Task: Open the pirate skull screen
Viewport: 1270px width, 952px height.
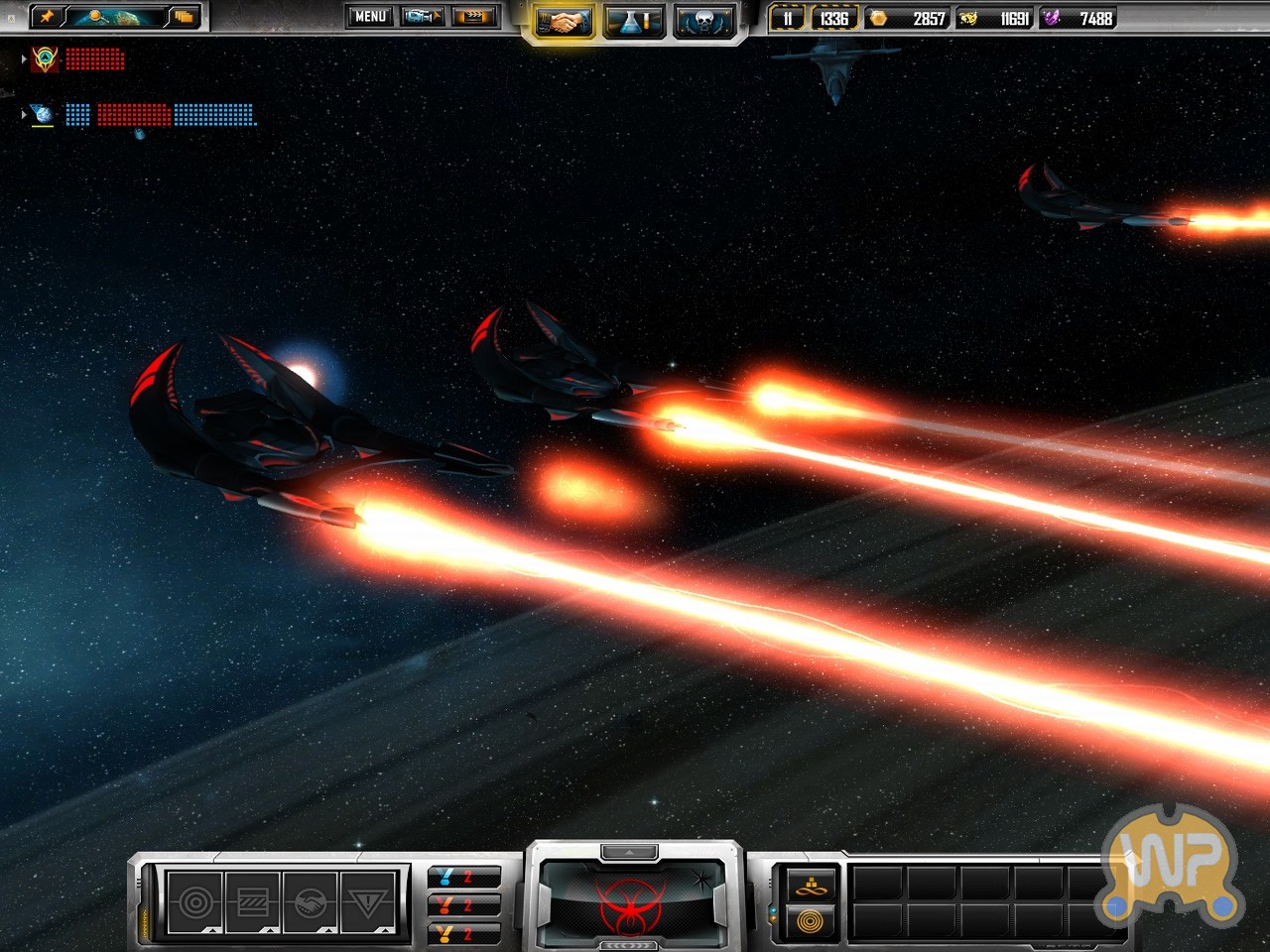Action: [x=704, y=21]
